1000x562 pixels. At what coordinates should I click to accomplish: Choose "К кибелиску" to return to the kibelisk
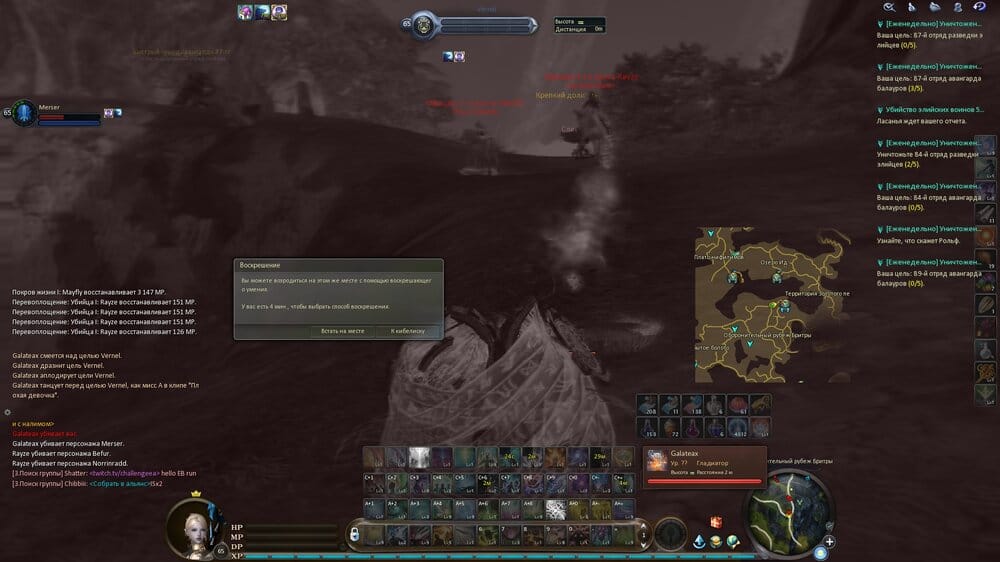click(408, 330)
